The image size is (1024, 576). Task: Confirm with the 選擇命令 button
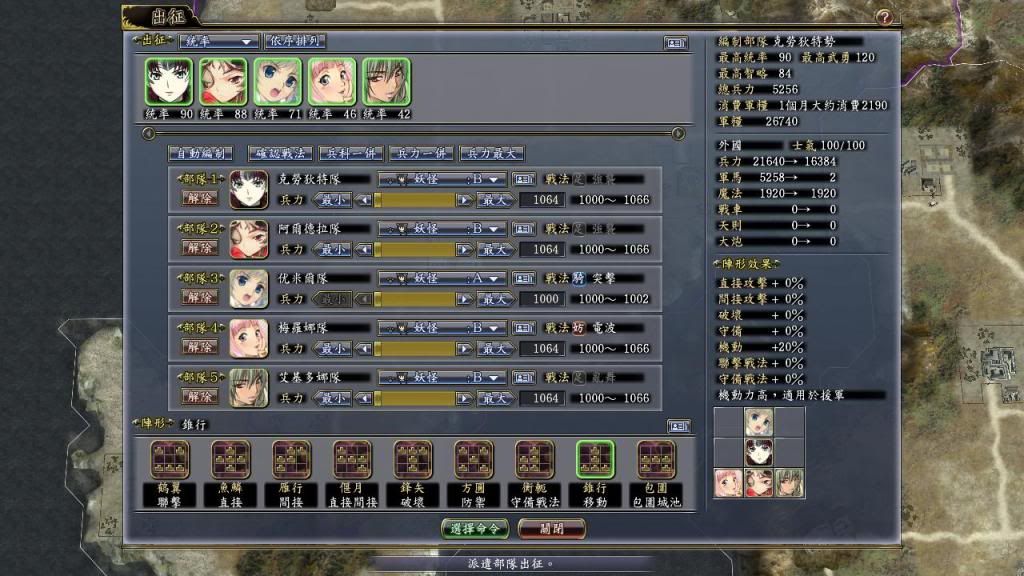tap(474, 528)
